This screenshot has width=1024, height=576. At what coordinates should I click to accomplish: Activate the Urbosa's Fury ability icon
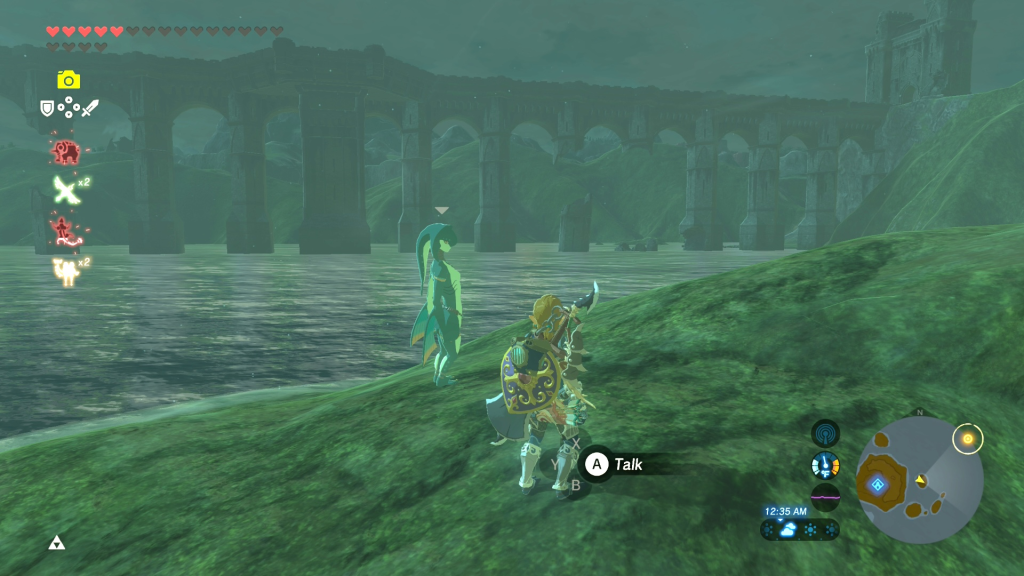65,271
